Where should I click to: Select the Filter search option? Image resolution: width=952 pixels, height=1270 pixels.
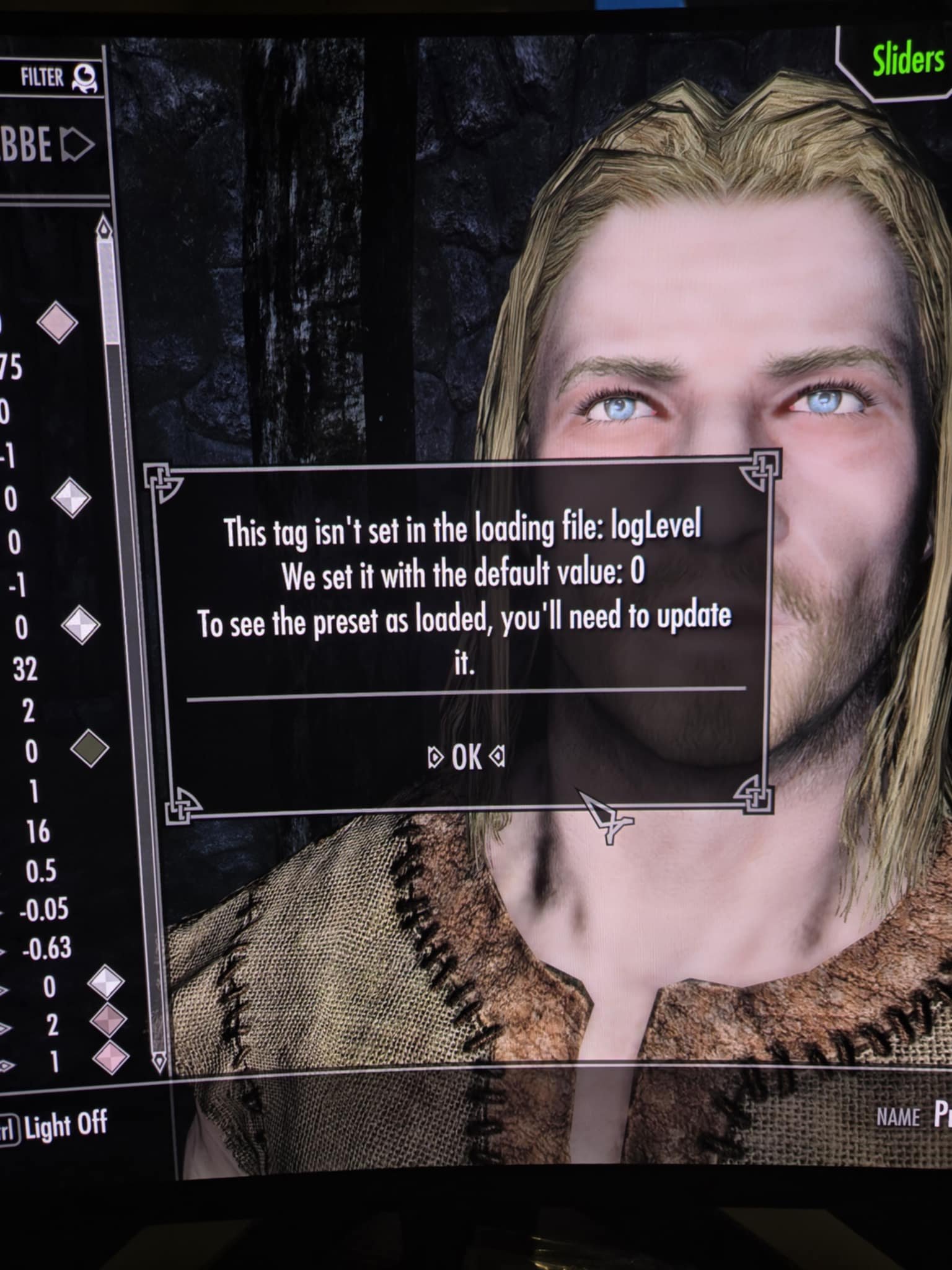pyautogui.click(x=59, y=78)
